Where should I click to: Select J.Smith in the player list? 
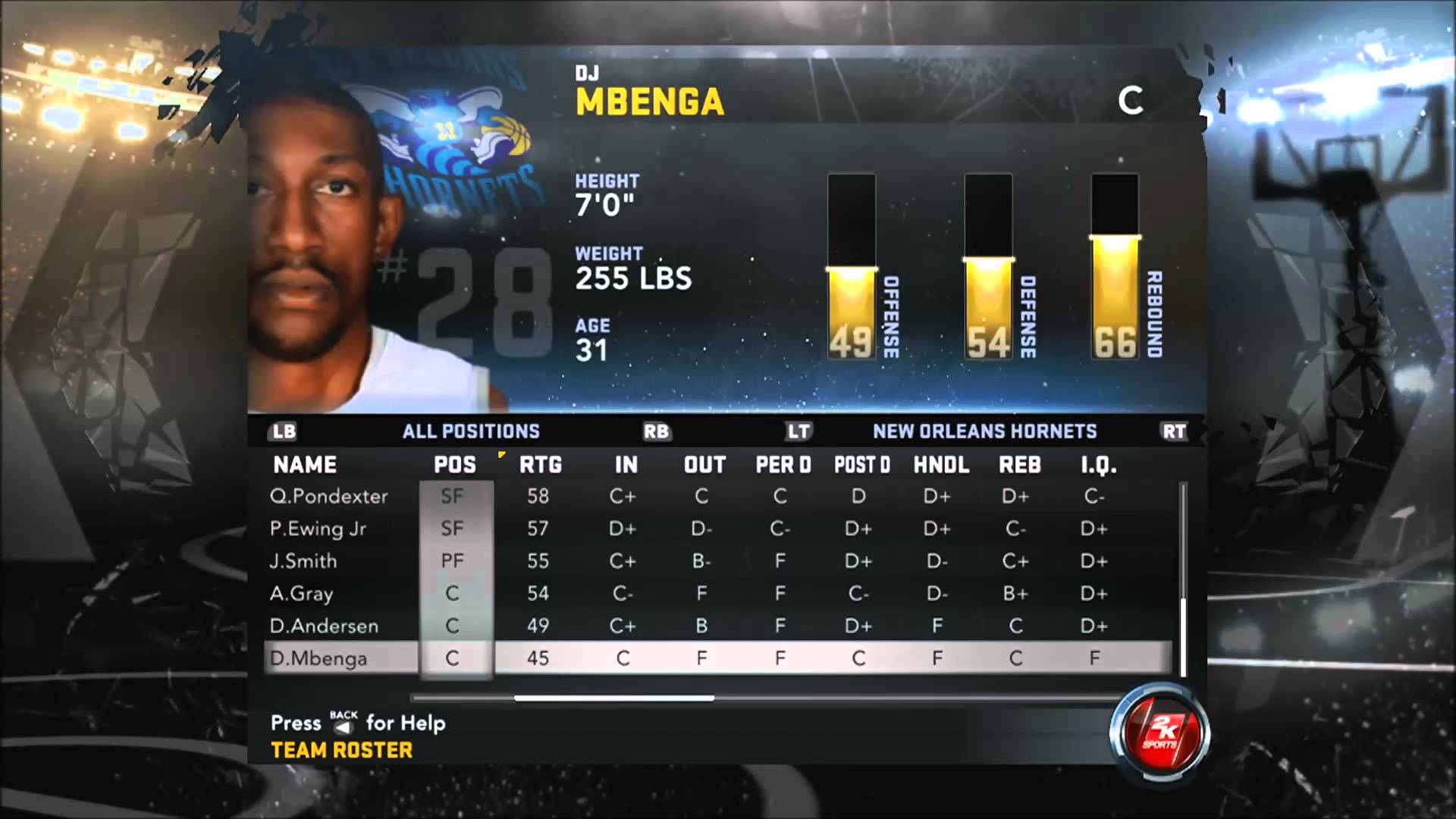pos(303,561)
